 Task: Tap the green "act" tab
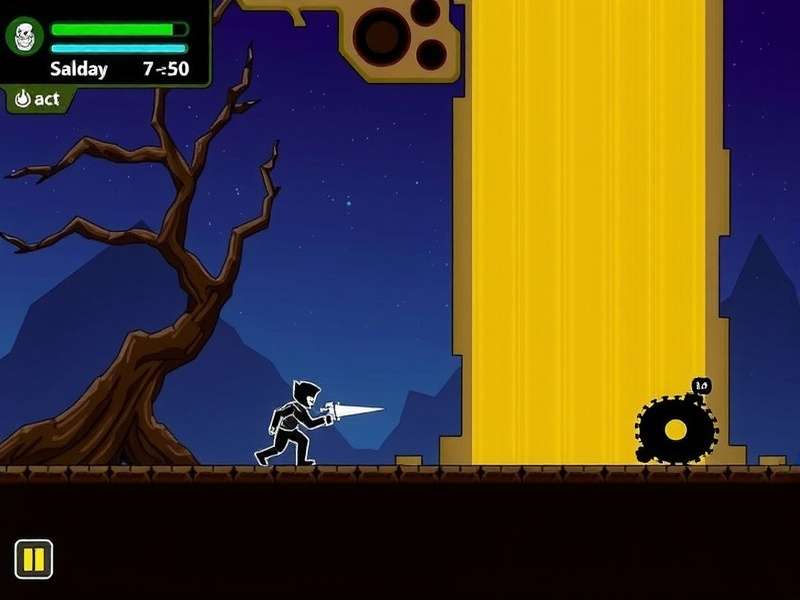pyautogui.click(x=38, y=99)
